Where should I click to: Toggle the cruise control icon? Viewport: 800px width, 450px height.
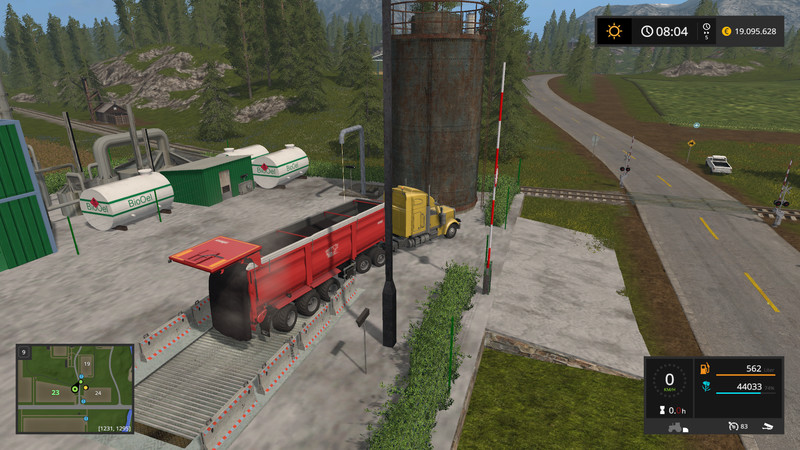(734, 426)
